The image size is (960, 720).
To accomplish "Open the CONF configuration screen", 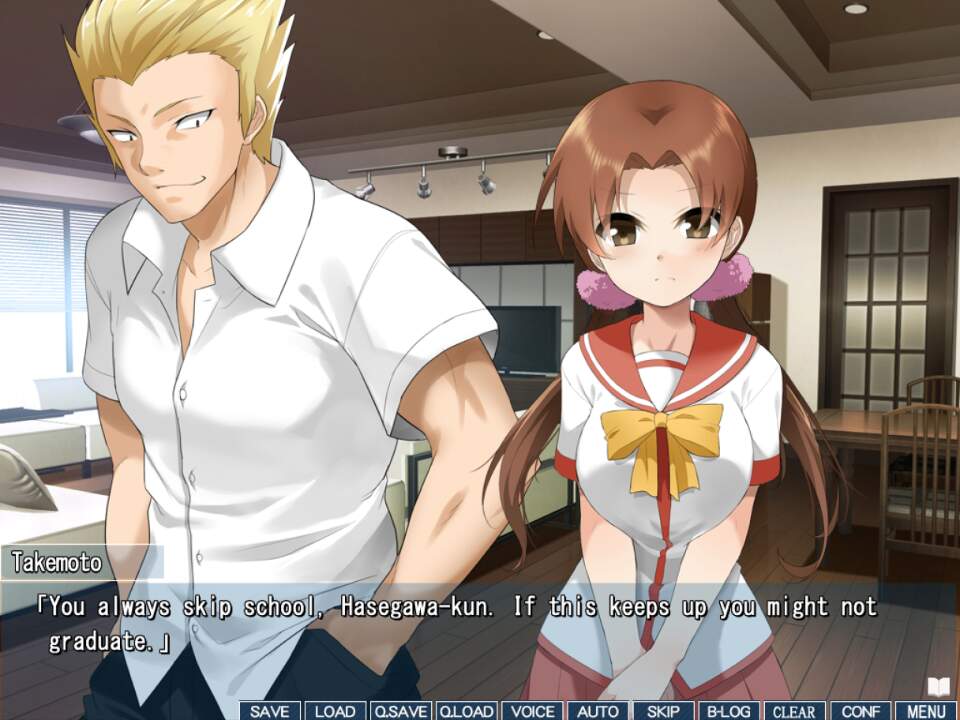I will (860, 711).
